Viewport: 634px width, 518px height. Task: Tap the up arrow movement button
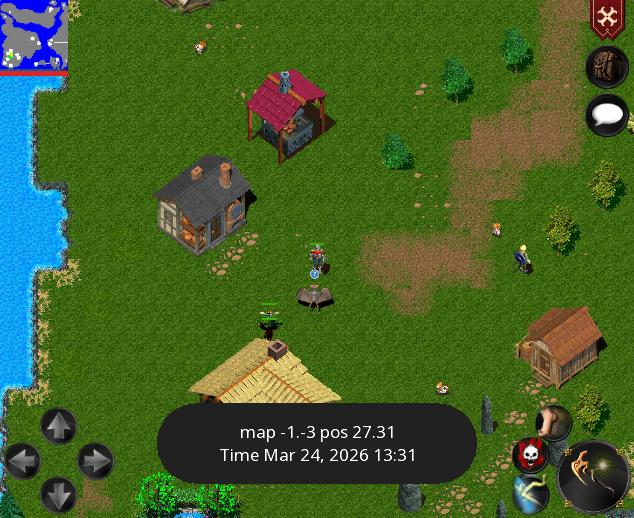pos(58,427)
